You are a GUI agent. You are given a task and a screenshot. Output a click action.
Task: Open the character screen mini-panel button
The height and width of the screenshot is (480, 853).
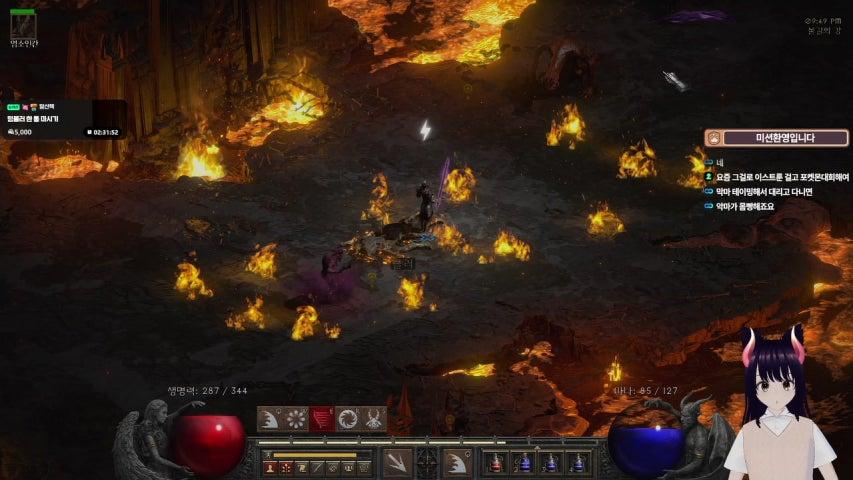click(x=270, y=467)
